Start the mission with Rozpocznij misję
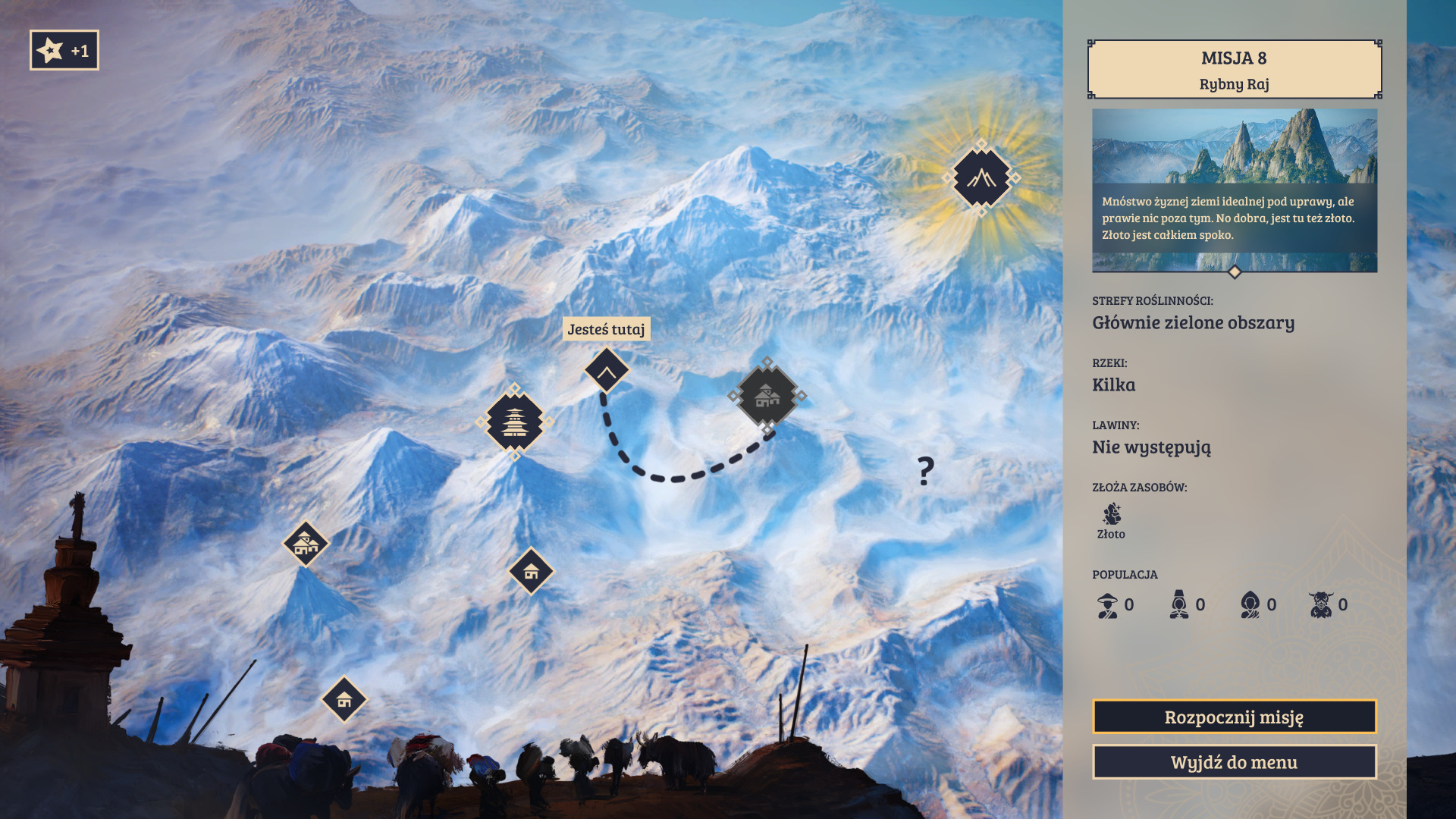Image resolution: width=1456 pixels, height=819 pixels. pos(1234,717)
